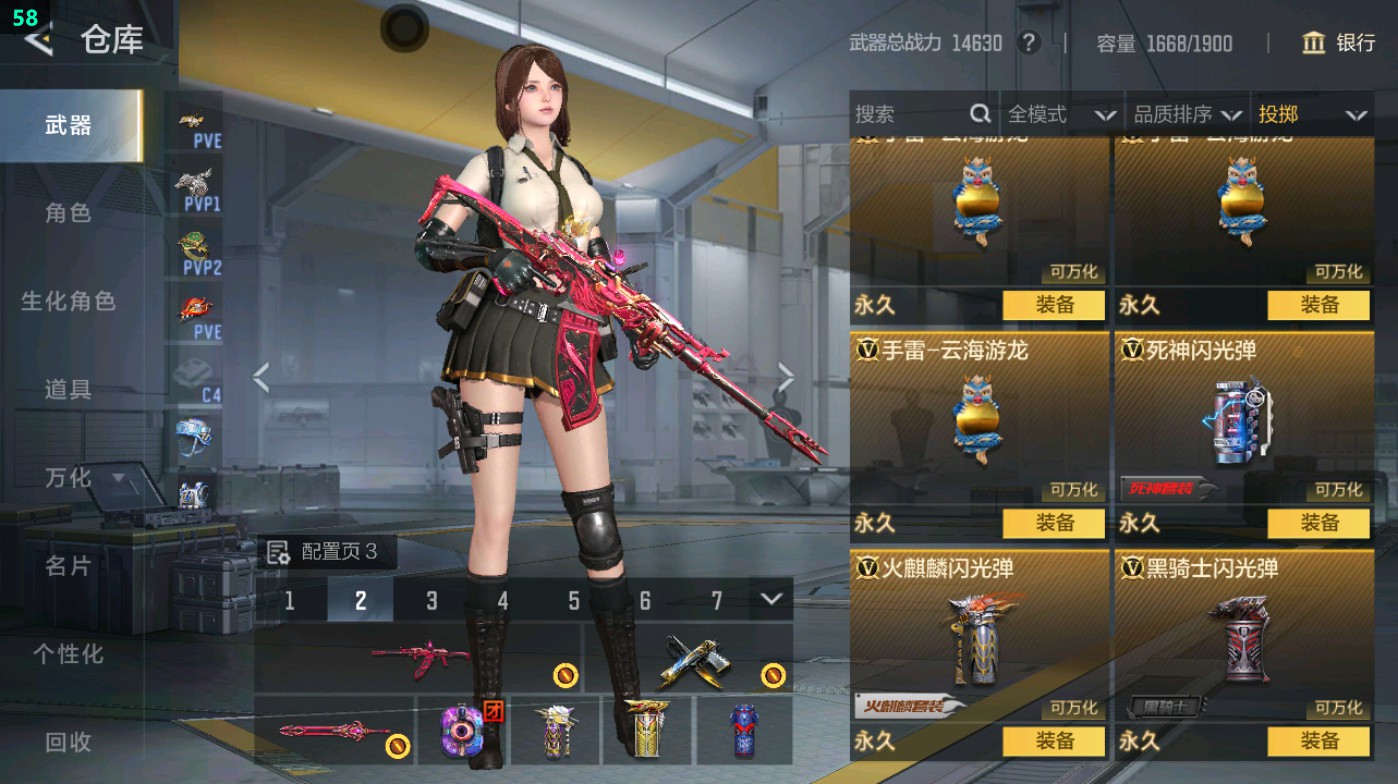Select the pink rifle primary weapon slot
Viewport: 1398px width, 784px height.
(x=418, y=659)
